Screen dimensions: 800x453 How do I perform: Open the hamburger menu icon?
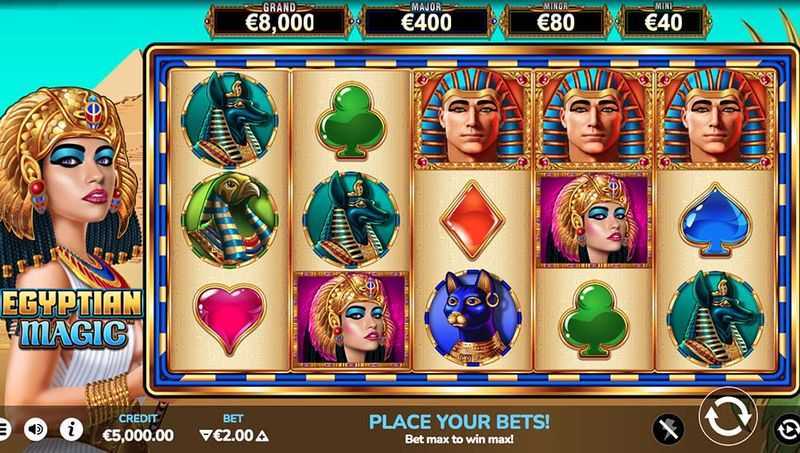4,430
